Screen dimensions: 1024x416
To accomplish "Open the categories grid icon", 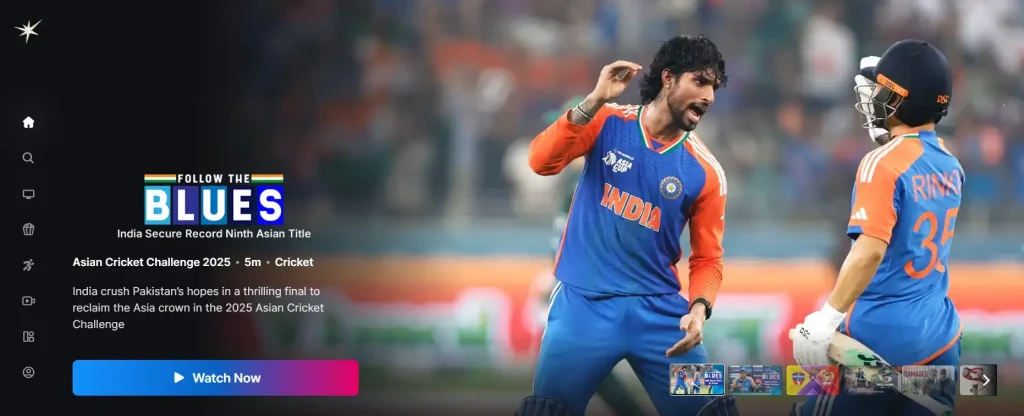I will pyautogui.click(x=28, y=337).
